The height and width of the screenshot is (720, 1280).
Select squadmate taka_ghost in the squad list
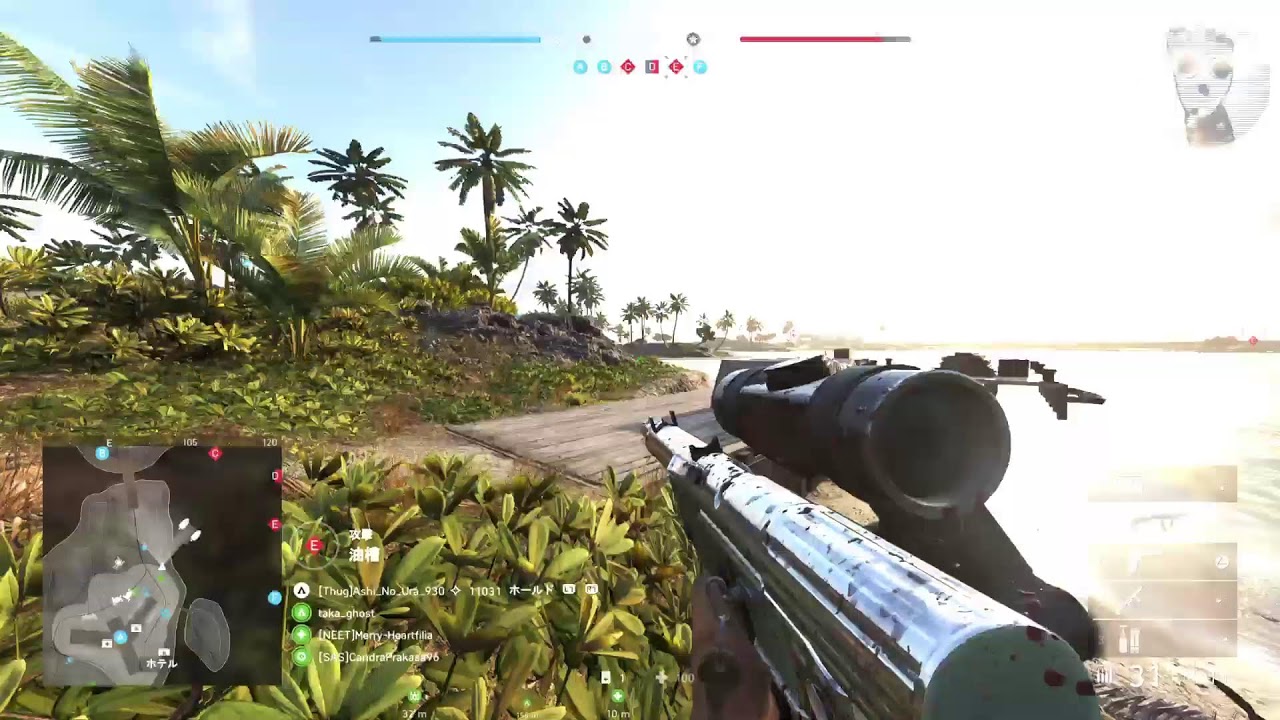[x=346, y=613]
